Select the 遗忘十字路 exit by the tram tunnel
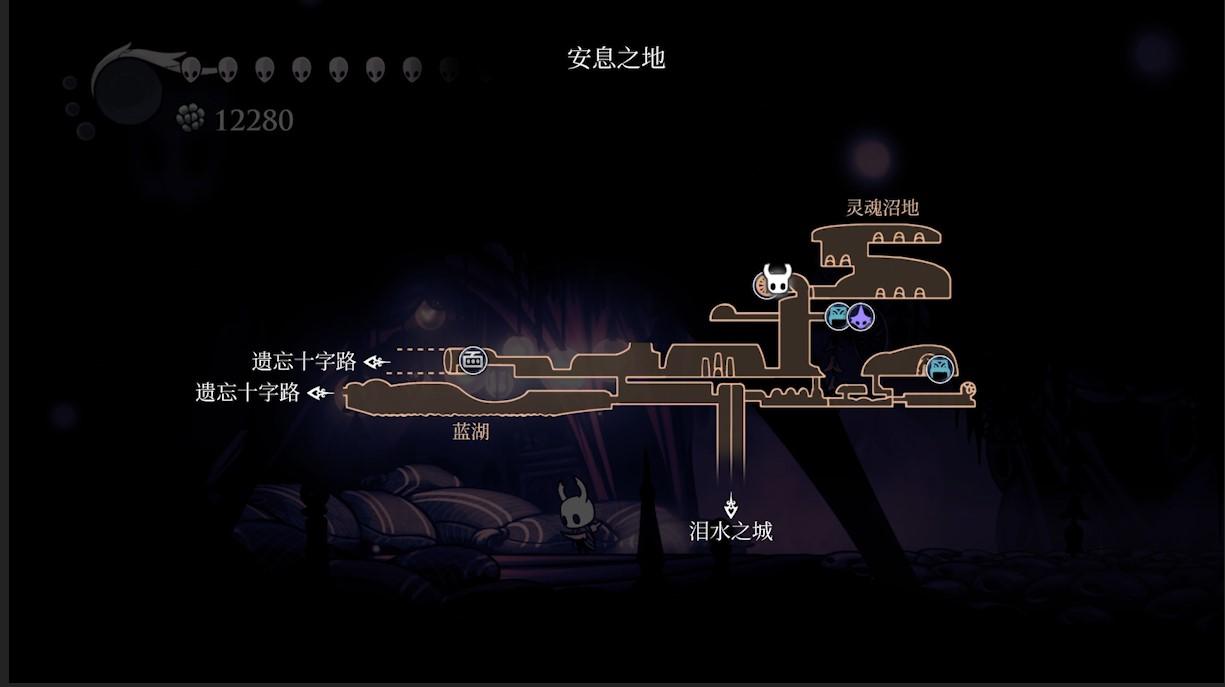The height and width of the screenshot is (687, 1225). tap(304, 361)
